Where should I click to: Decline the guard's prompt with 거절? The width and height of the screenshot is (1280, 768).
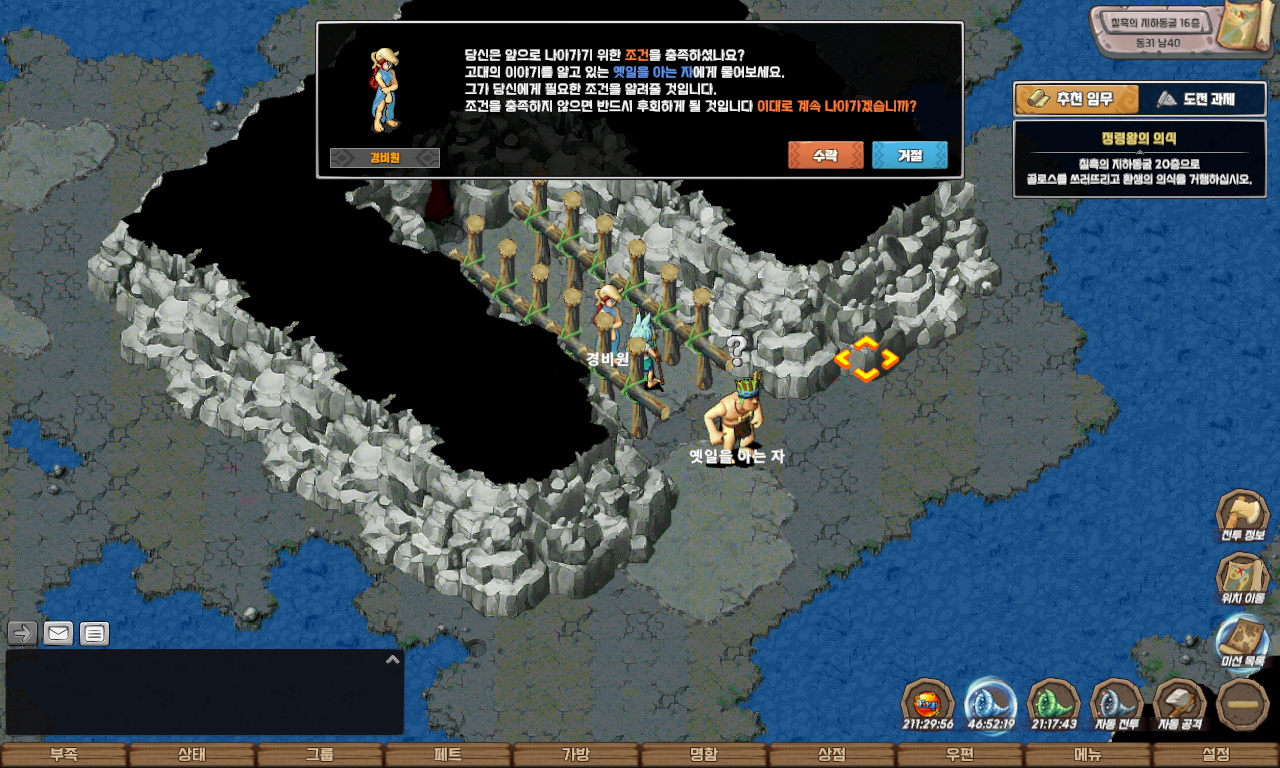coord(909,155)
